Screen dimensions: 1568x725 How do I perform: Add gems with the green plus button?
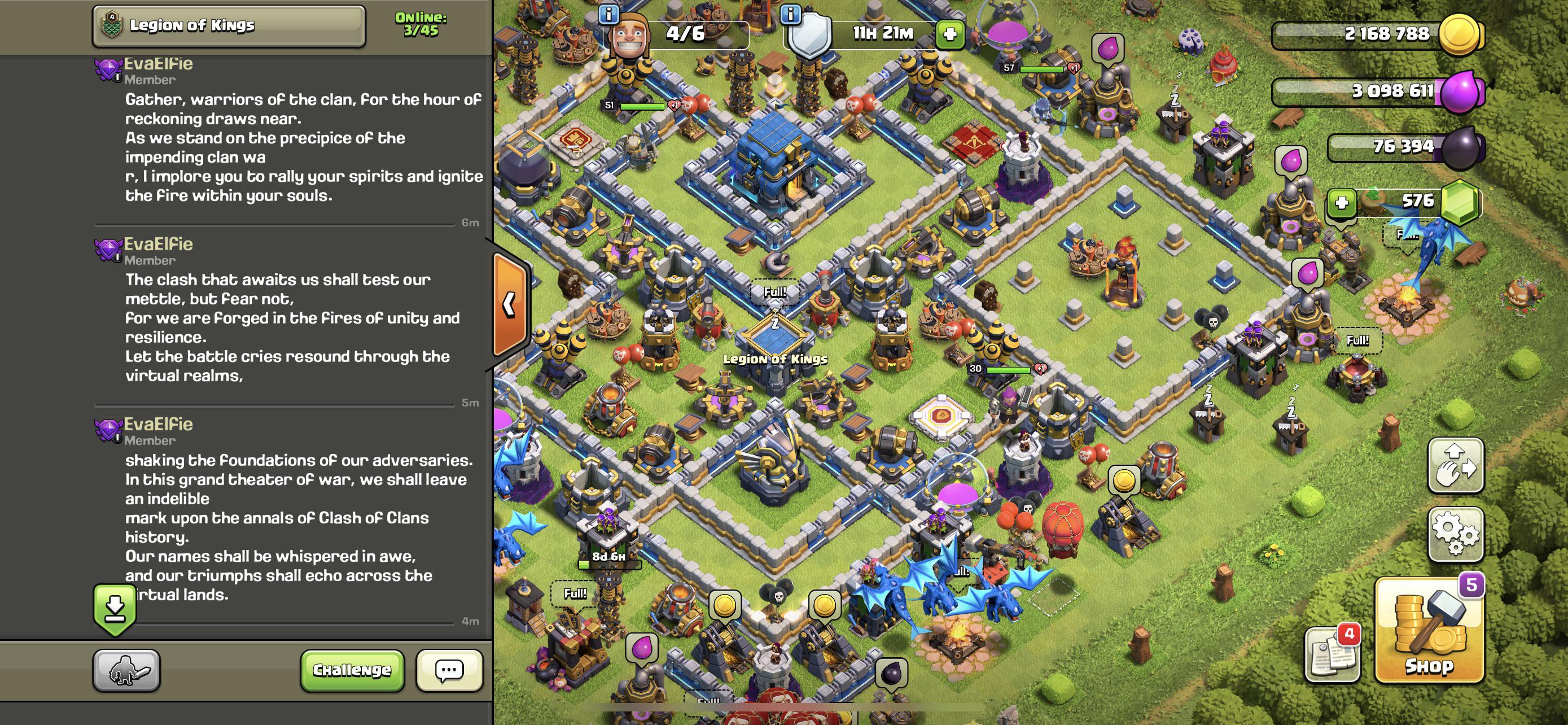coord(1342,203)
